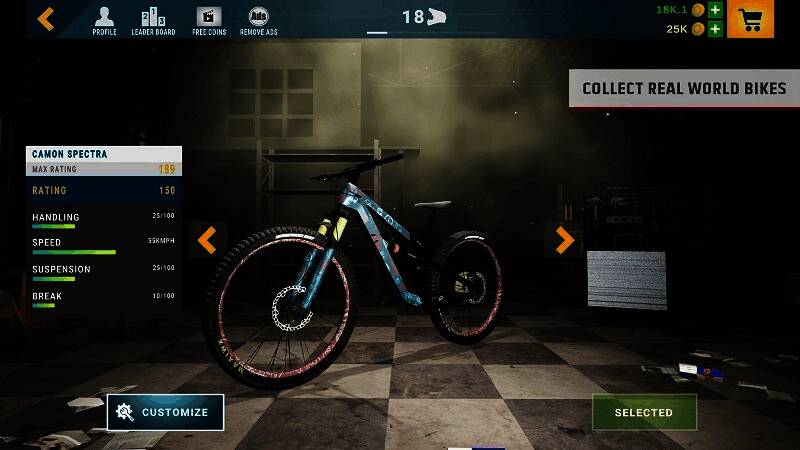Add more of the 18K.1 currency
The image size is (800, 450).
(x=715, y=10)
